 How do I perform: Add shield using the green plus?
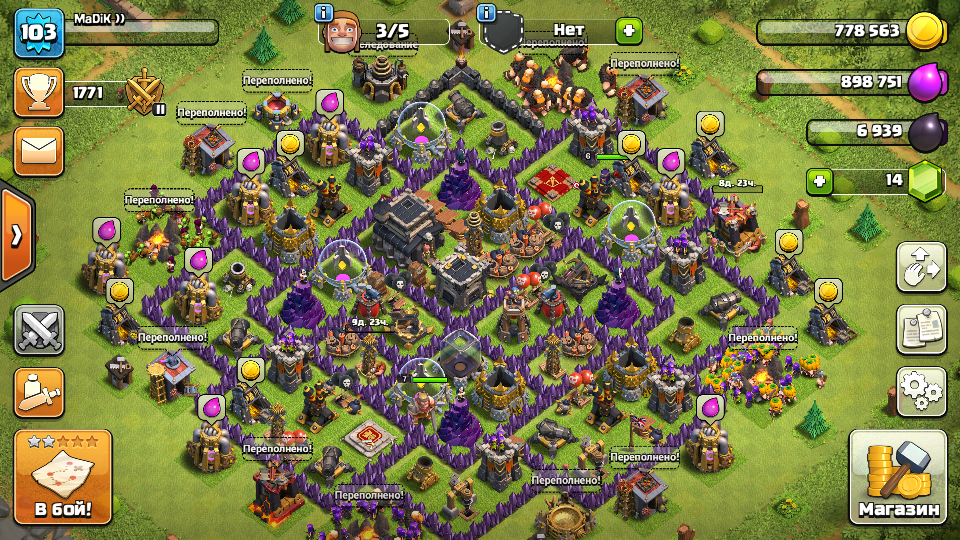(x=628, y=31)
